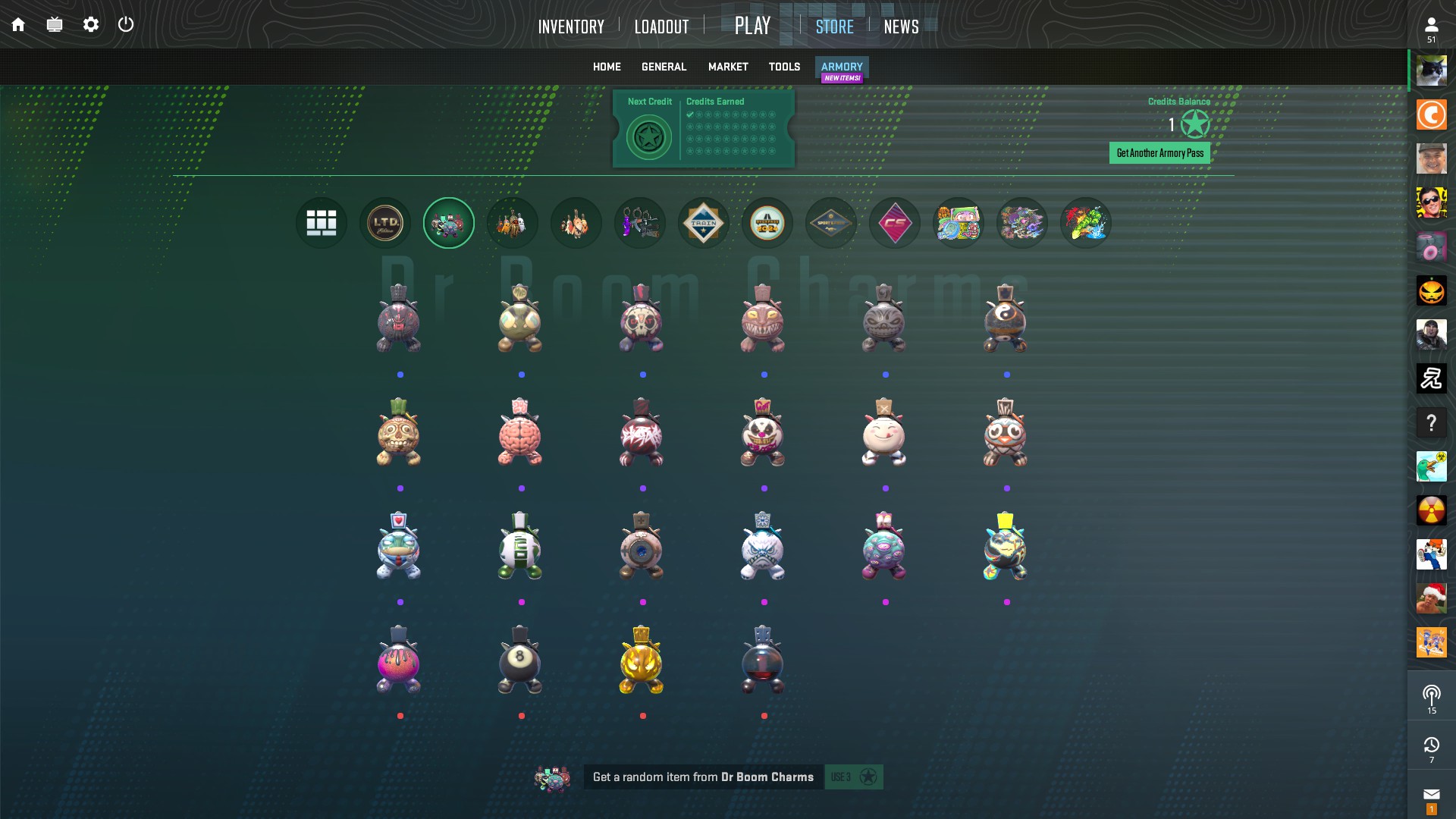Select the General store tab
This screenshot has height=819, width=1456.
[664, 67]
